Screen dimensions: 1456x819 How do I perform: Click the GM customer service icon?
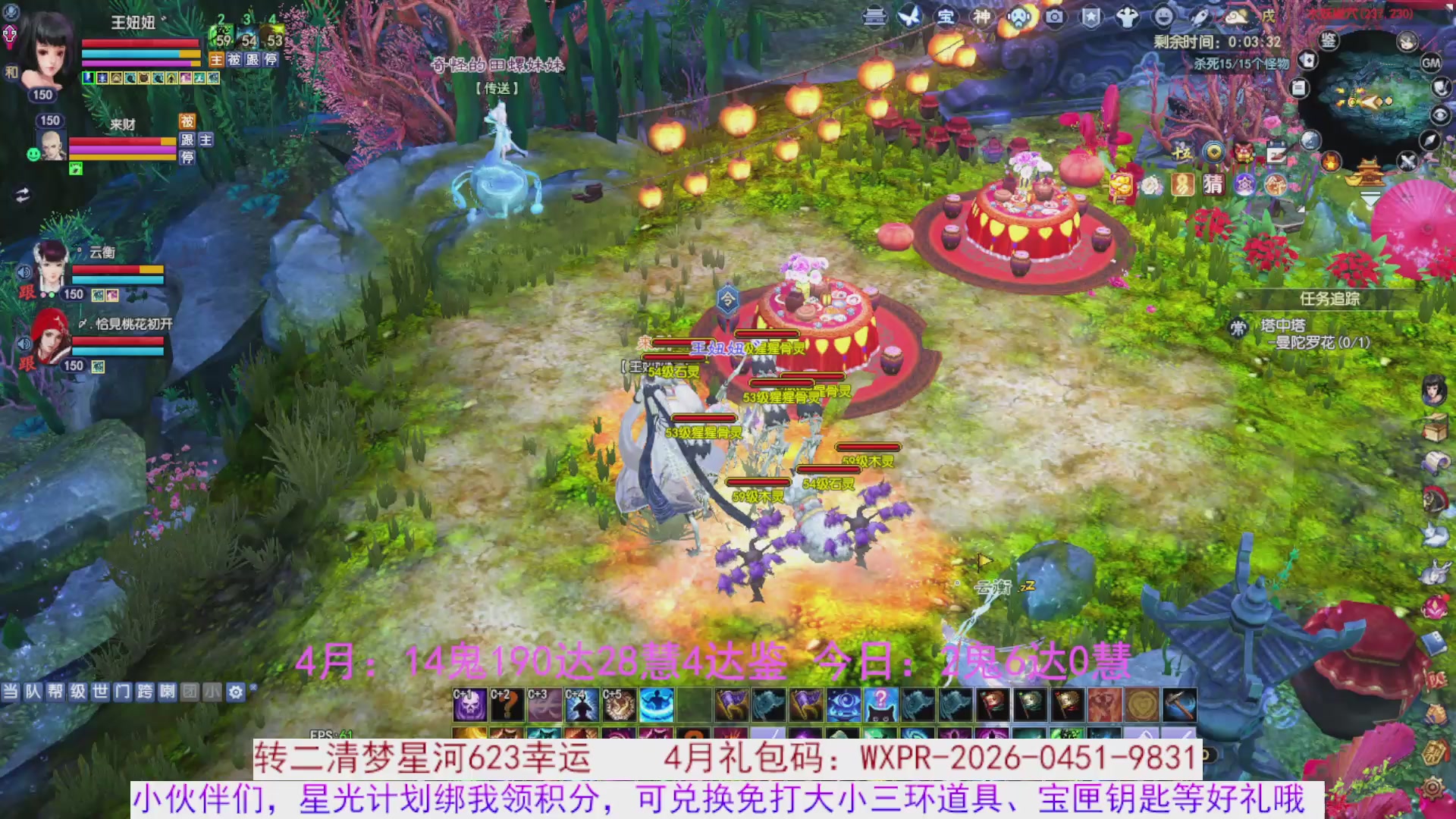(x=1430, y=62)
